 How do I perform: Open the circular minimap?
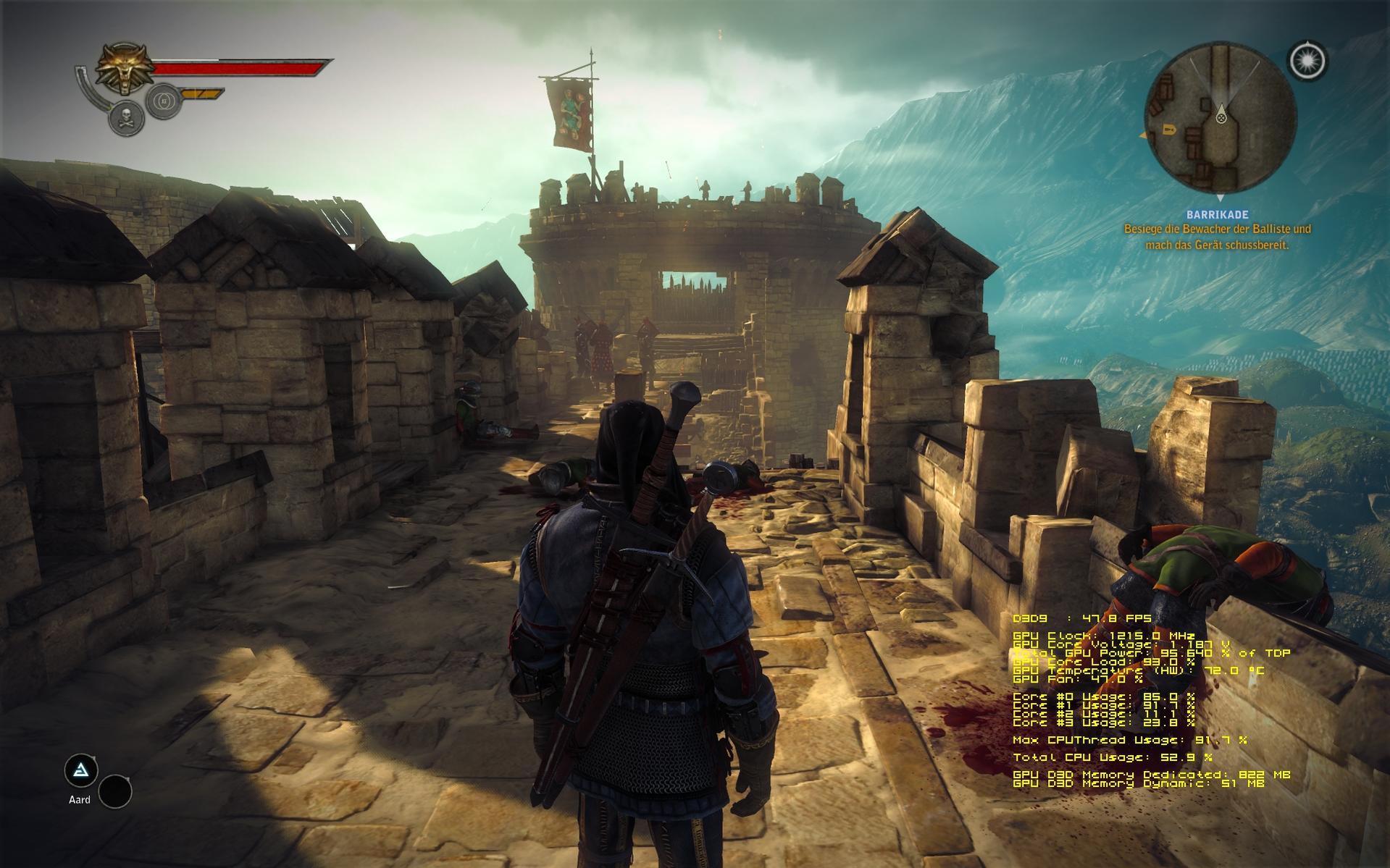[1221, 119]
